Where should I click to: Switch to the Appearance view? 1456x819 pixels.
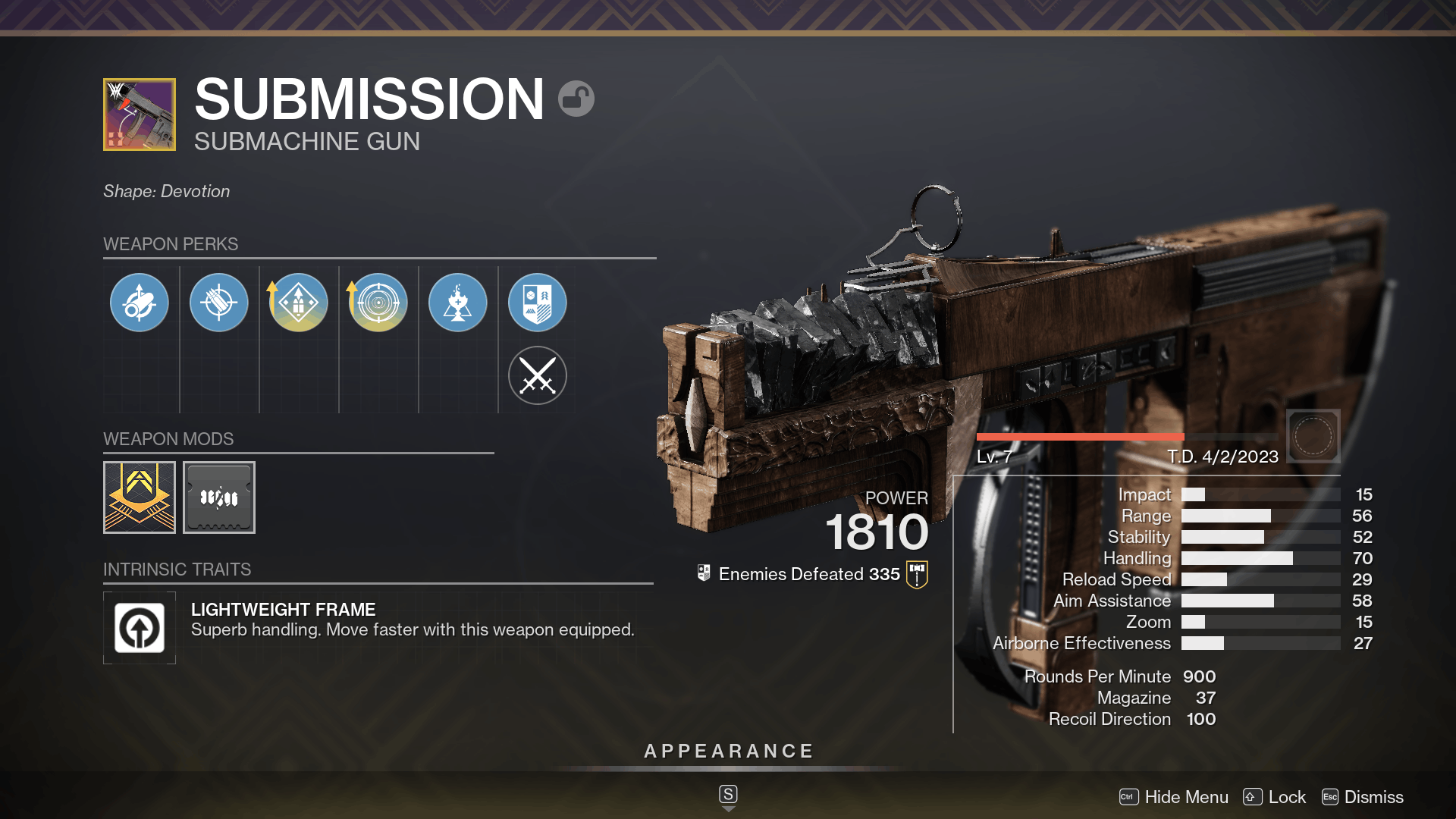pos(728,751)
